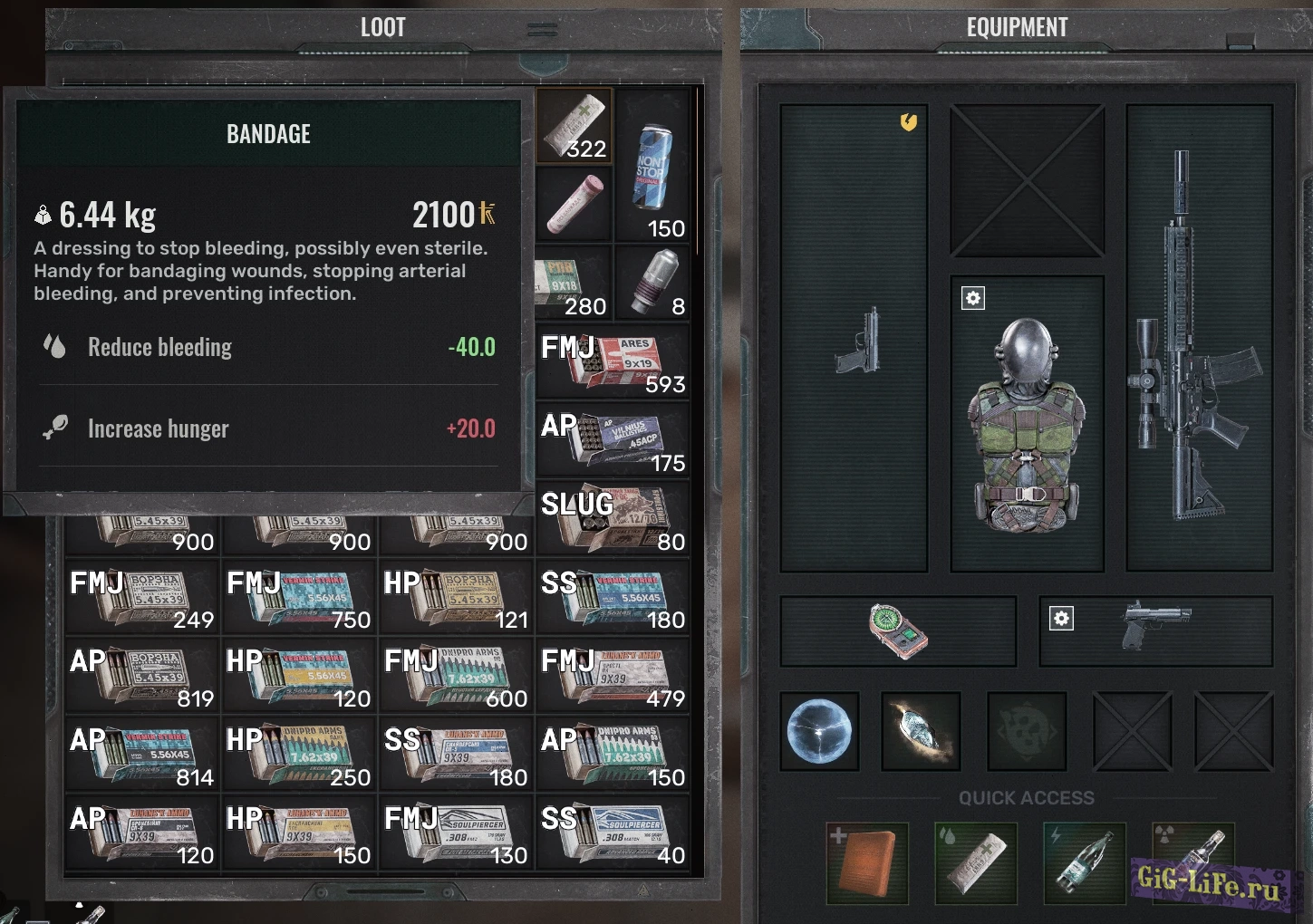Image resolution: width=1313 pixels, height=924 pixels.
Task: Choose the glowing blue orb artifact slot
Action: point(820,731)
